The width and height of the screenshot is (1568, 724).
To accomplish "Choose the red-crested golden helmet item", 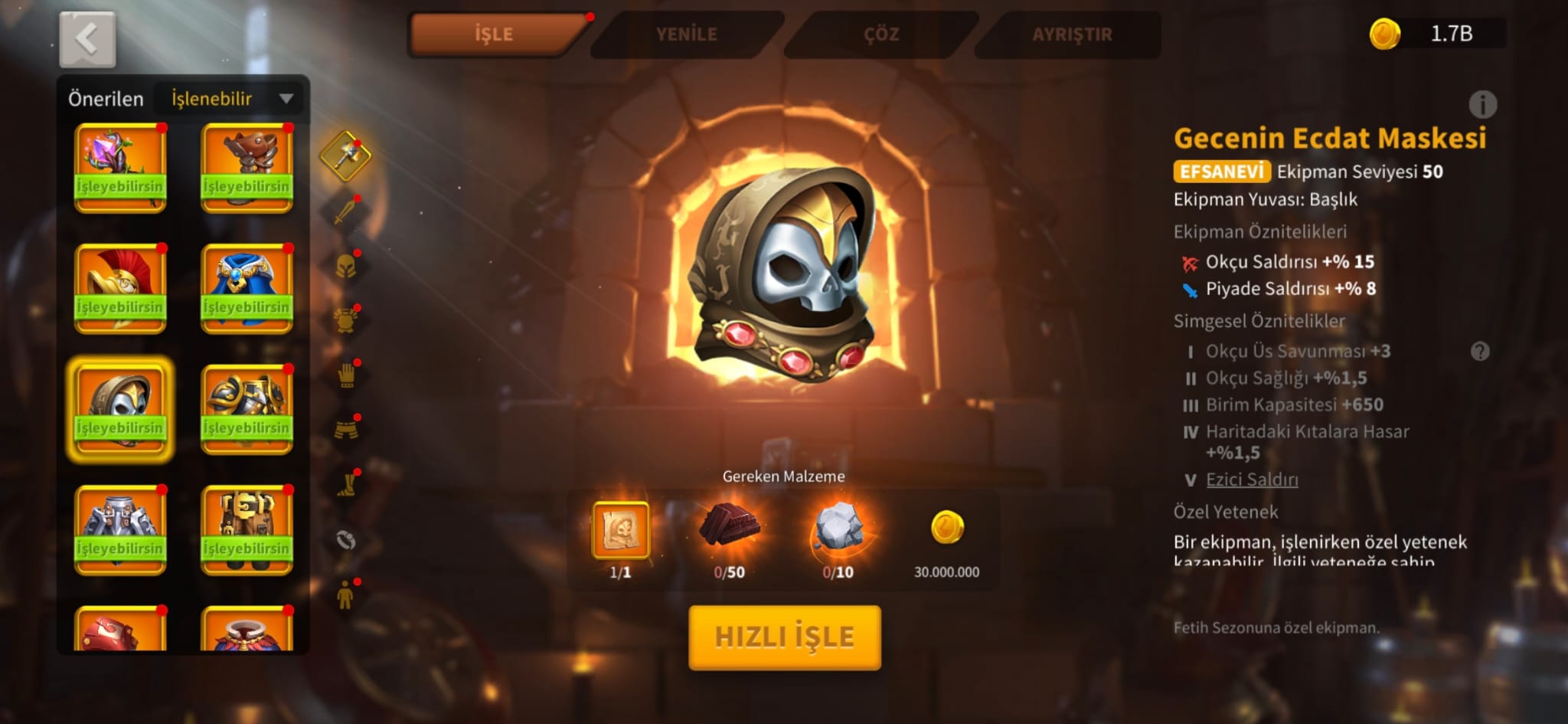I will (120, 289).
